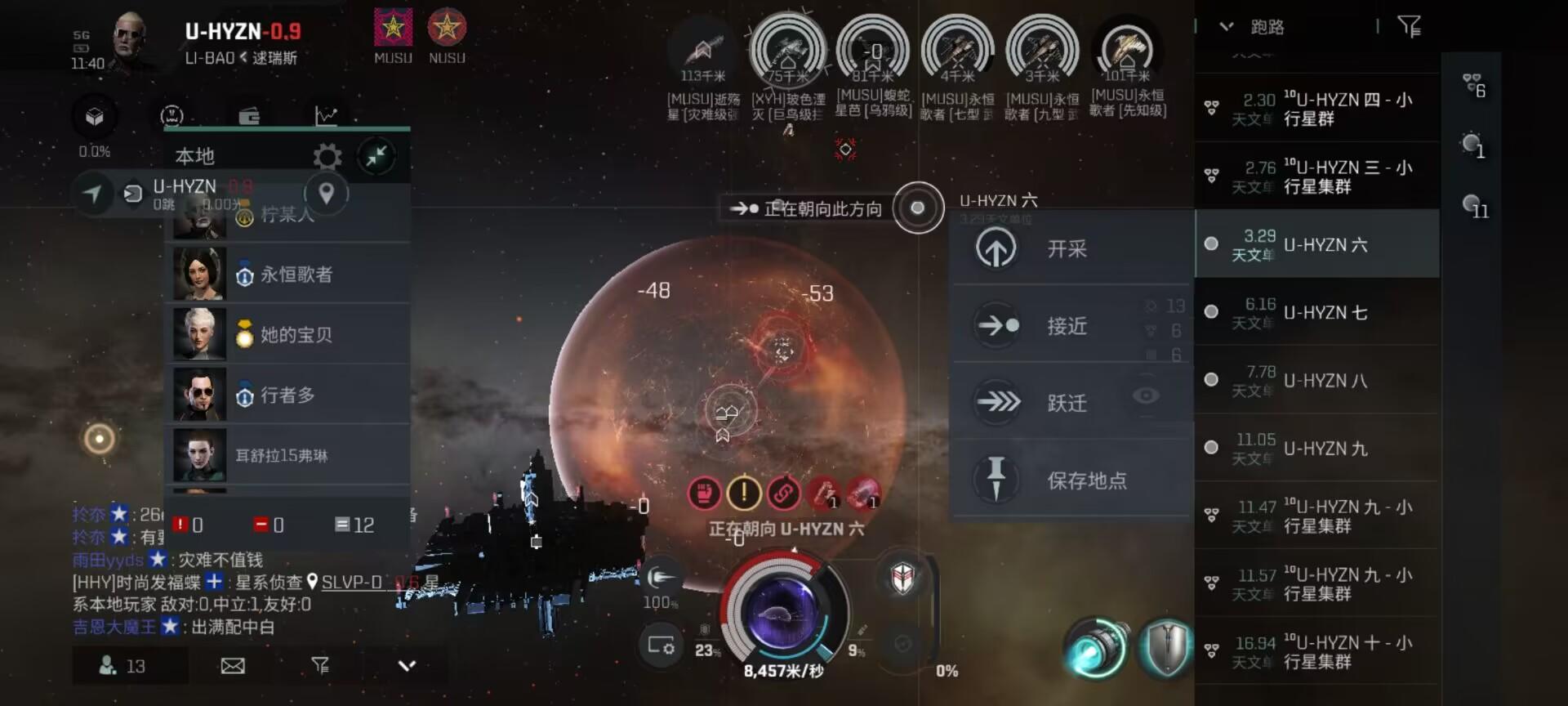Click the red warning icon below the planet
1568x706 pixels.
tap(742, 494)
